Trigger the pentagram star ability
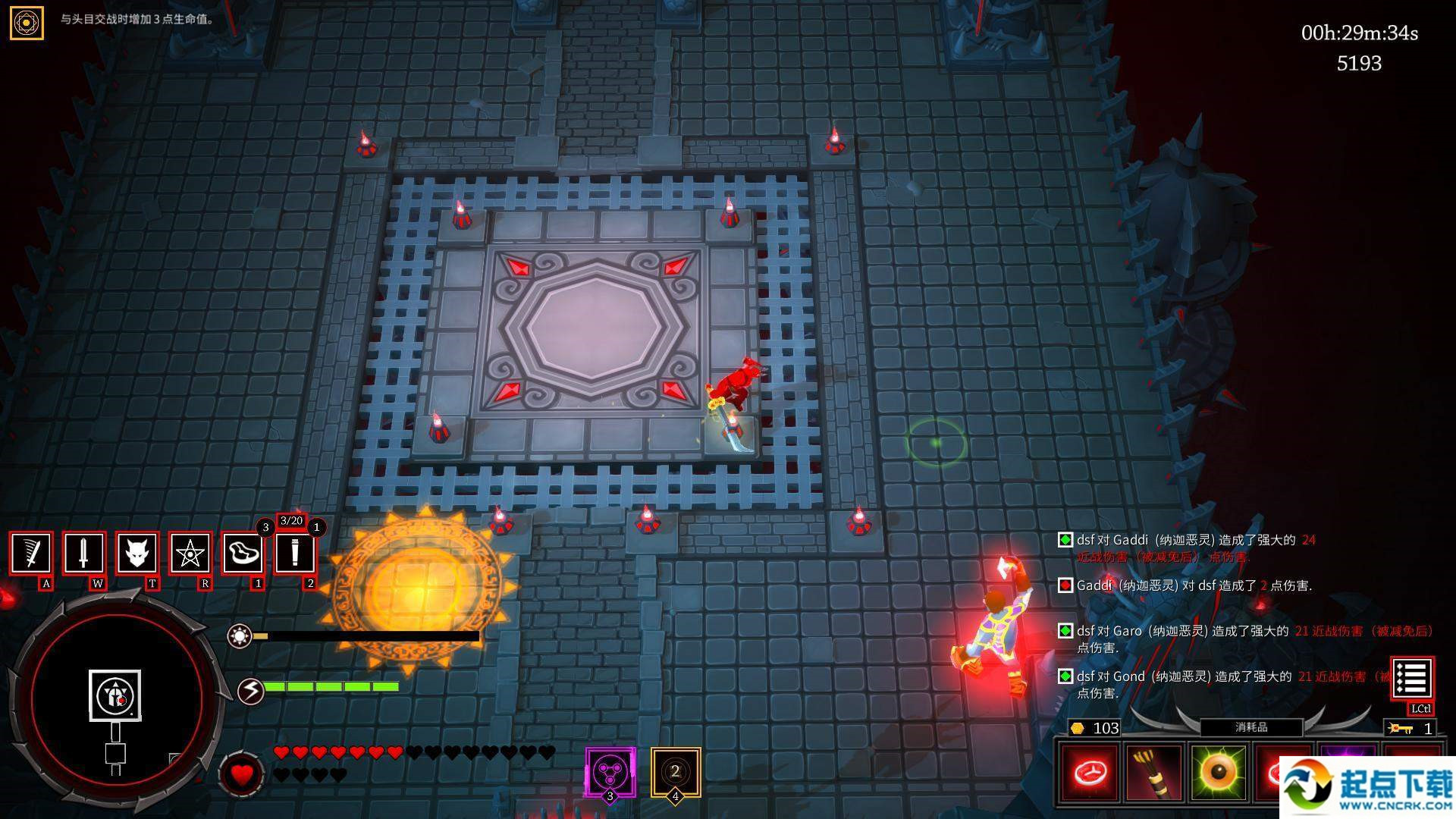The width and height of the screenshot is (1456, 819). pos(189,553)
